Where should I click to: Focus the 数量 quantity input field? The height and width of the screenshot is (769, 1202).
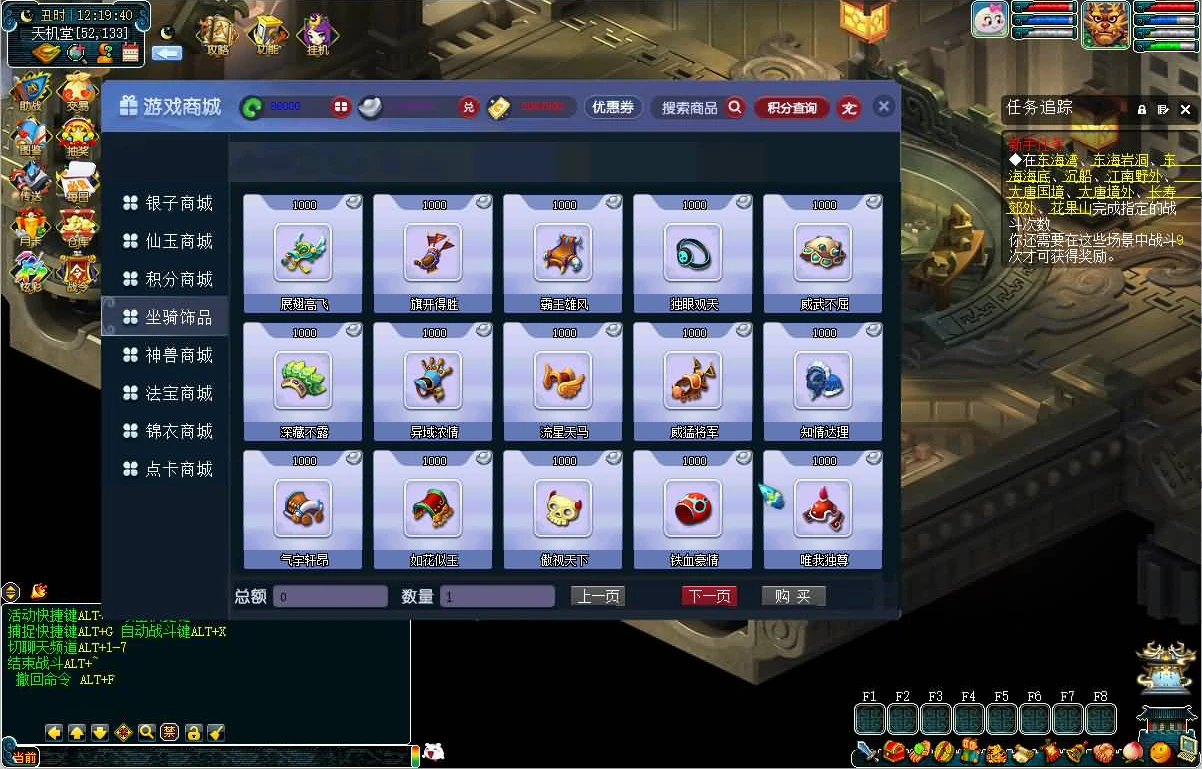497,597
